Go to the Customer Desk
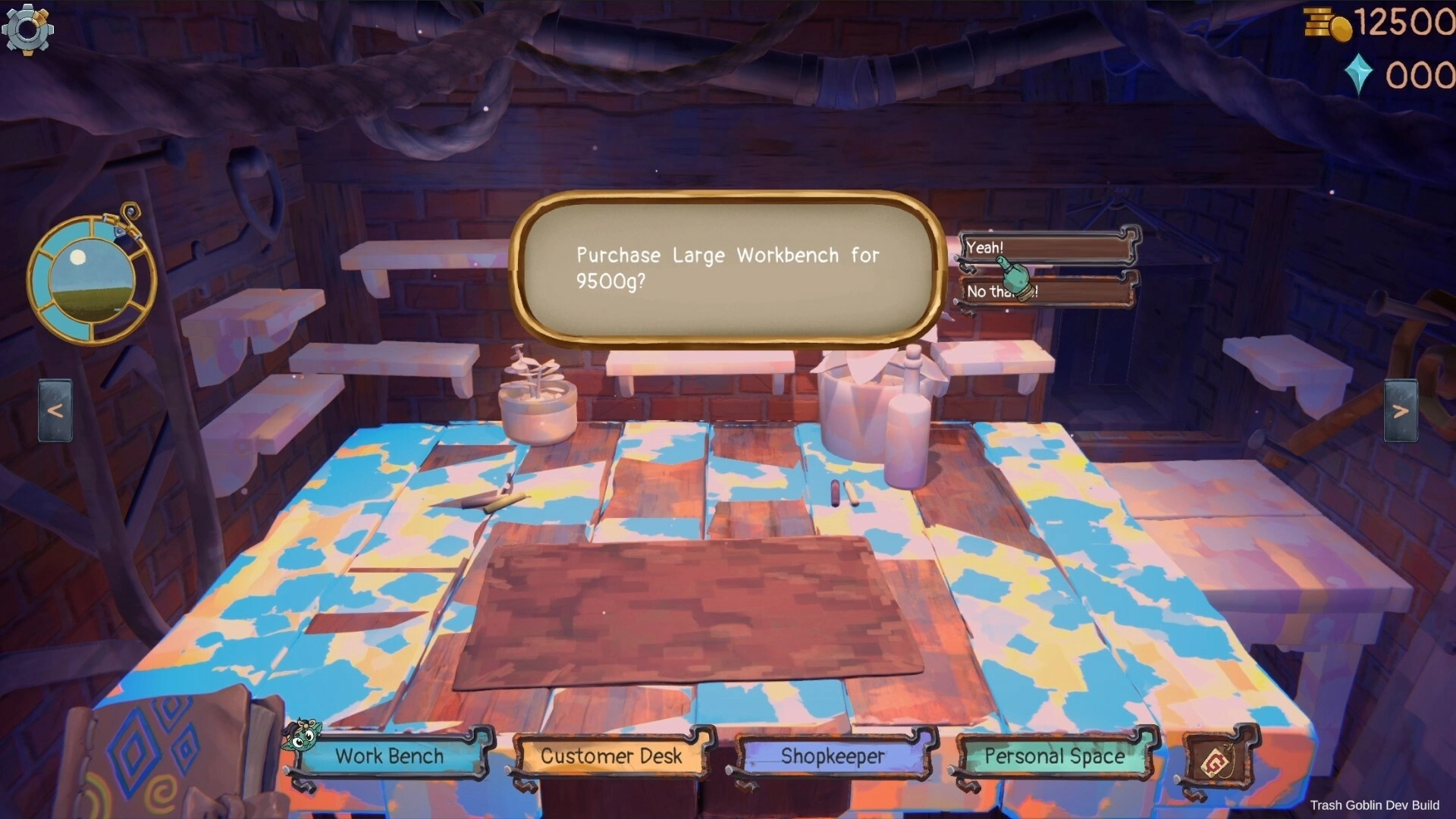The height and width of the screenshot is (819, 1456). 611,756
